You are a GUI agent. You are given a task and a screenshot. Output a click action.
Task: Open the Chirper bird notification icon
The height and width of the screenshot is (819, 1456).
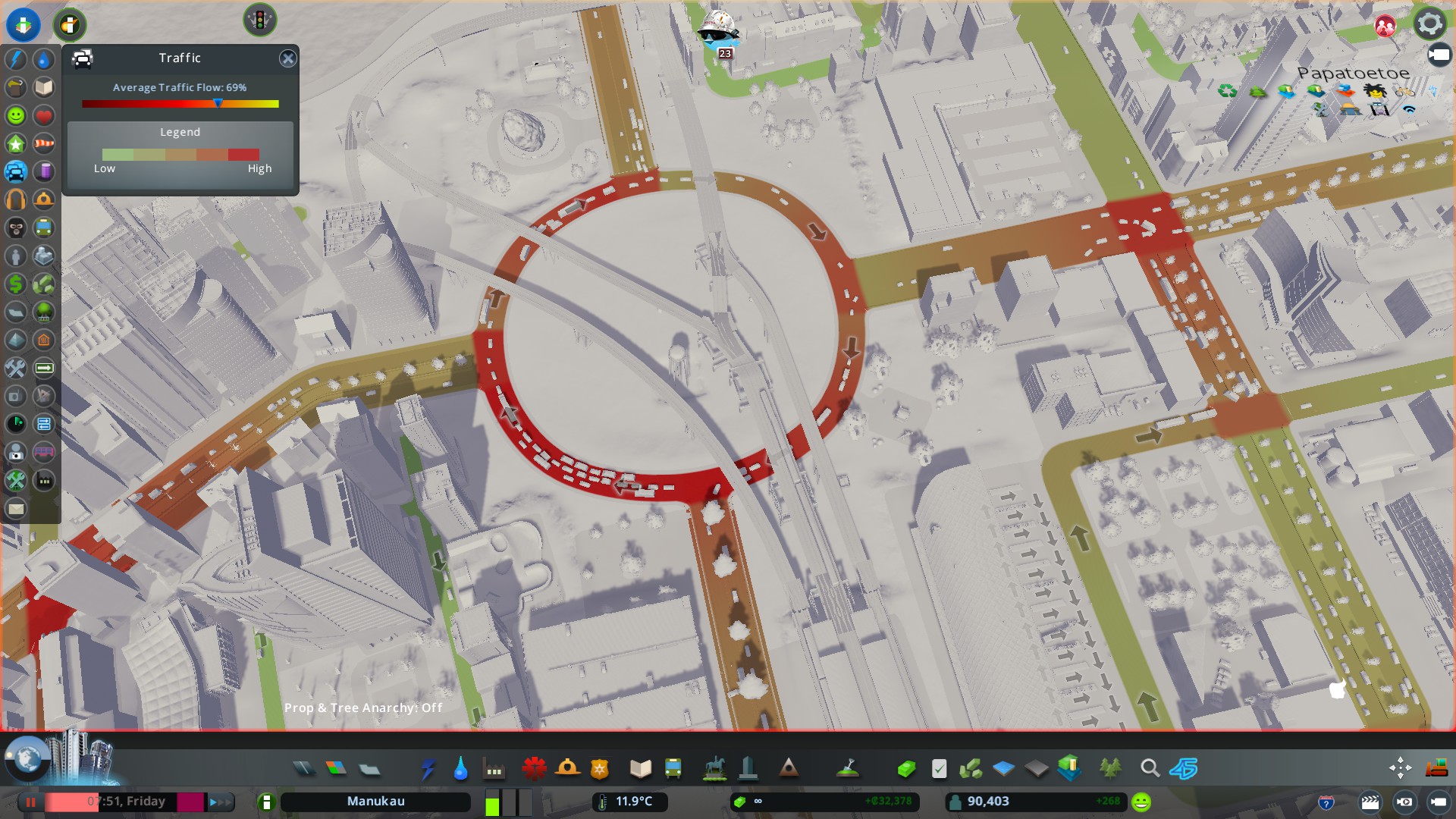pyautogui.click(x=717, y=30)
